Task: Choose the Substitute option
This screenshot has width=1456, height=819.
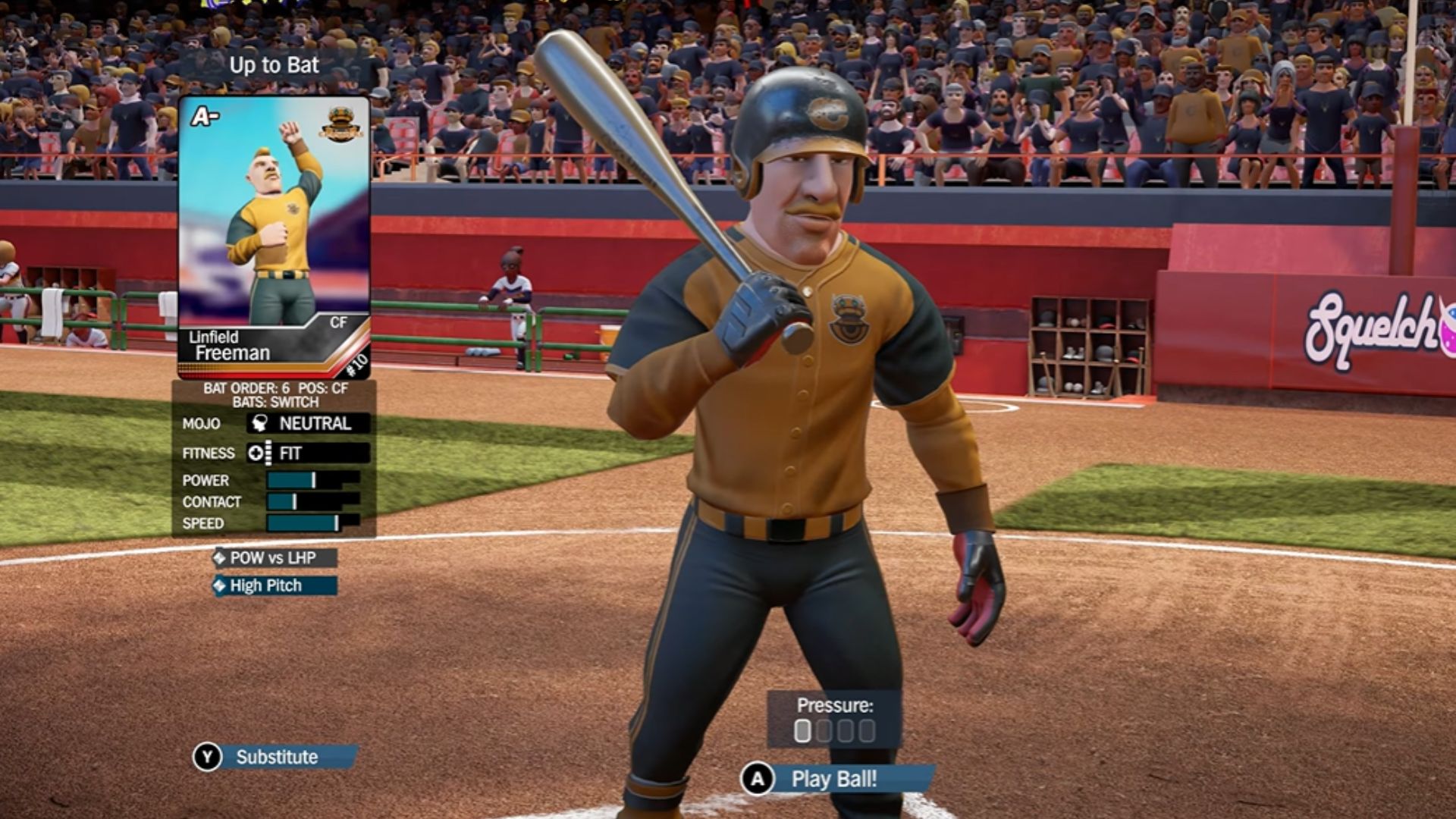Action: click(x=276, y=757)
